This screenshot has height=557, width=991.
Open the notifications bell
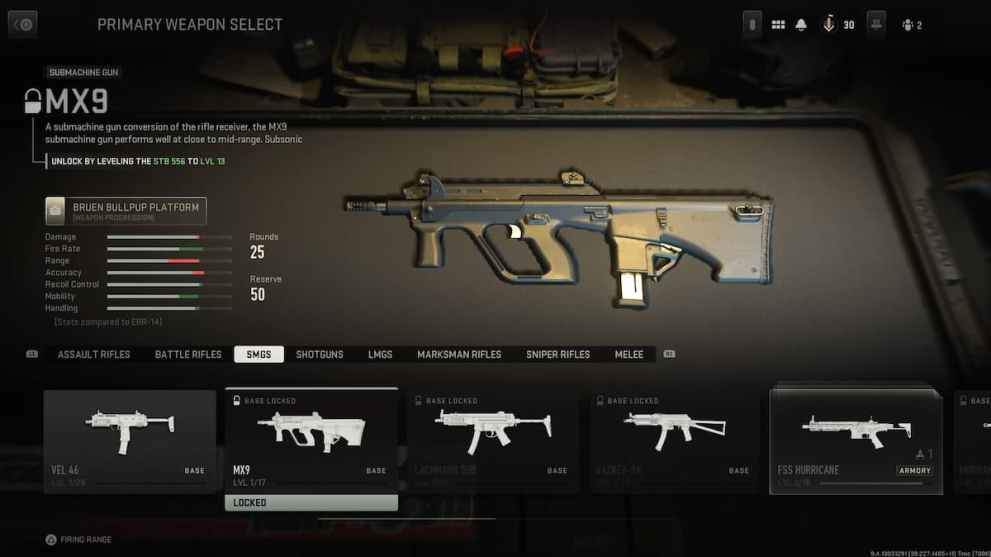[801, 25]
